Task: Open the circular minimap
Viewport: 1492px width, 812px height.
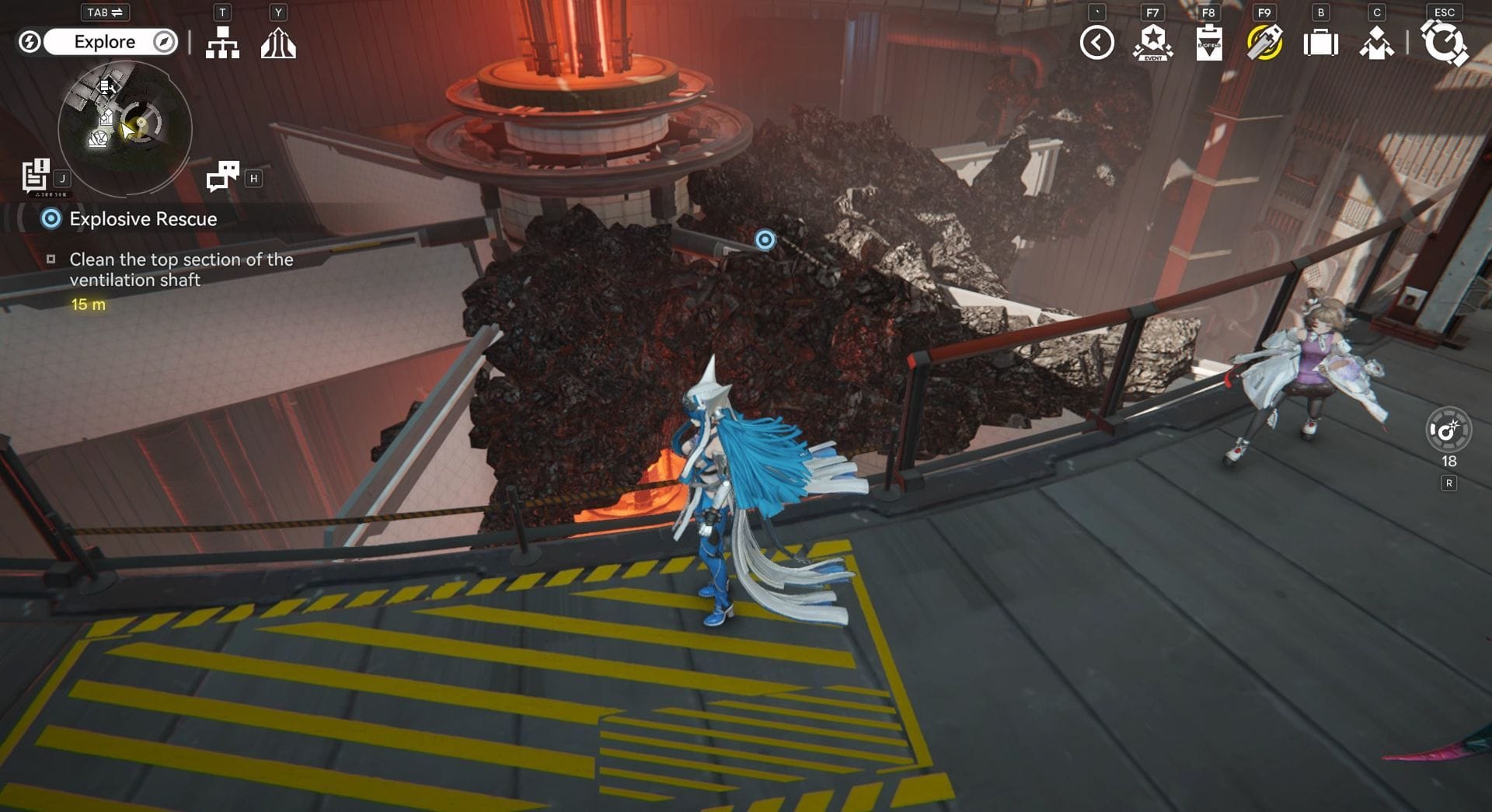Action: pos(125,128)
